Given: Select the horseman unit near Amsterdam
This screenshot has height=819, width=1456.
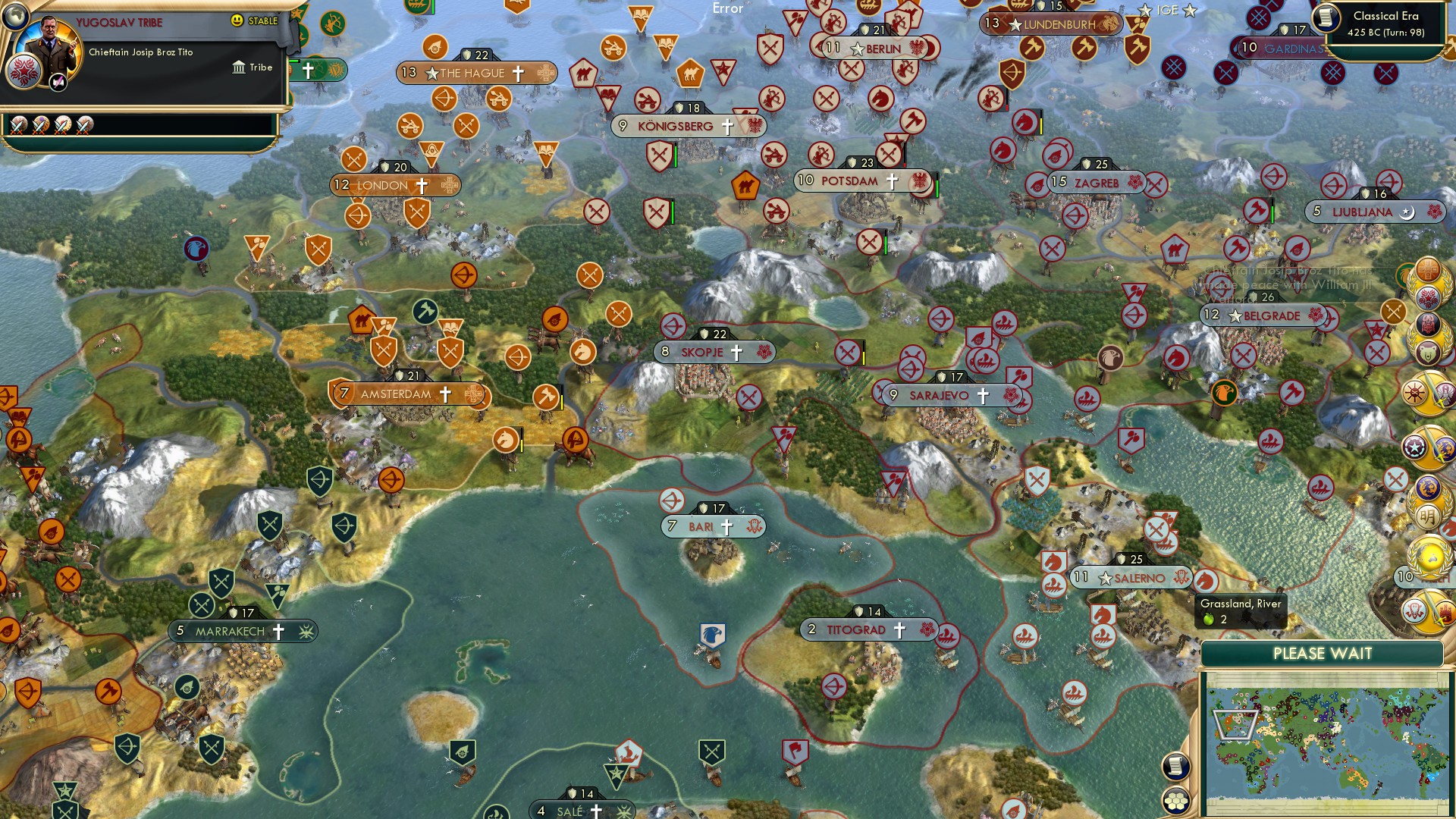Looking at the screenshot, I should [x=507, y=438].
